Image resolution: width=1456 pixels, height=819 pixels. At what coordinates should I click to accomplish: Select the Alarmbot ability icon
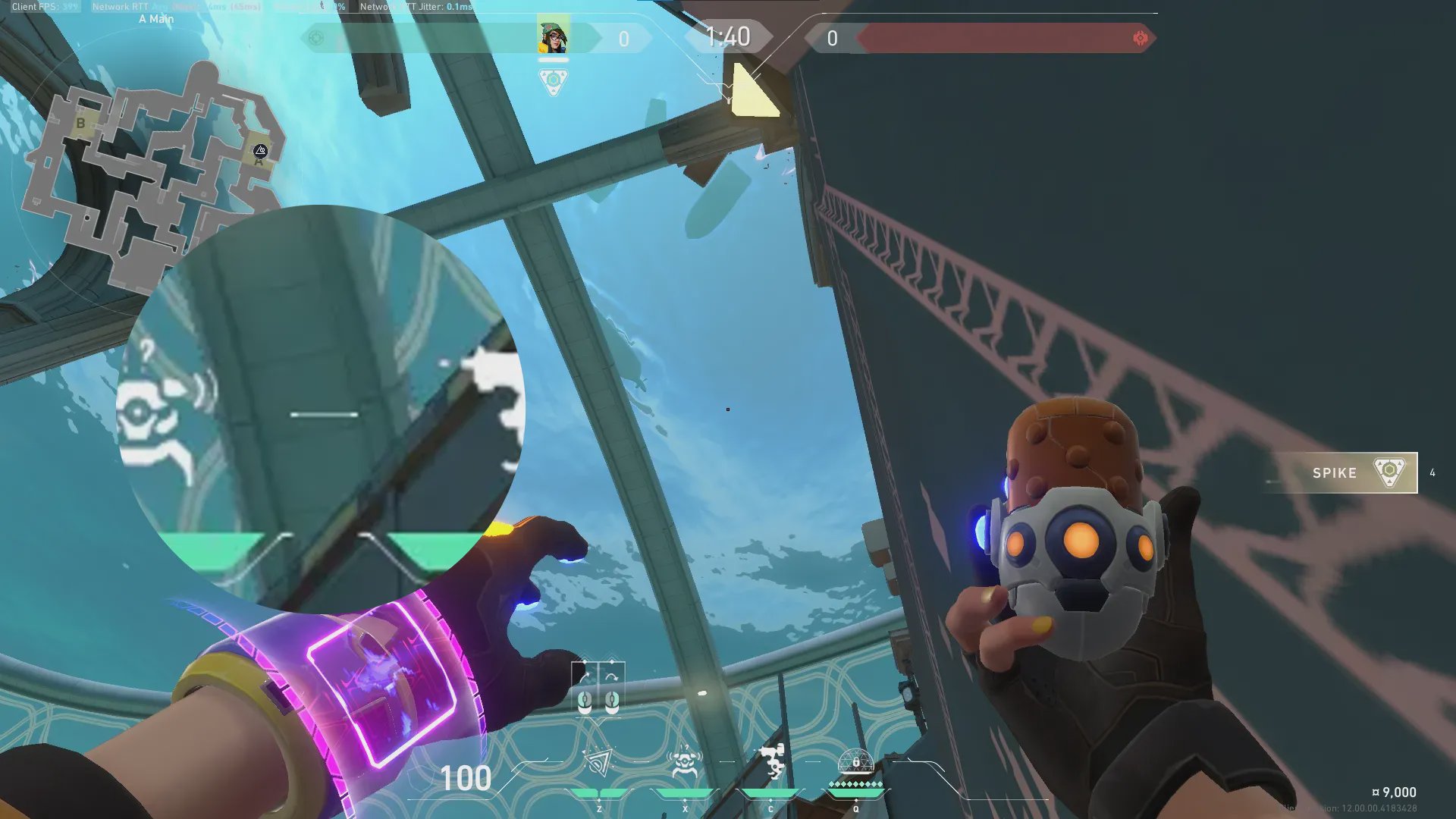pyautogui.click(x=685, y=763)
